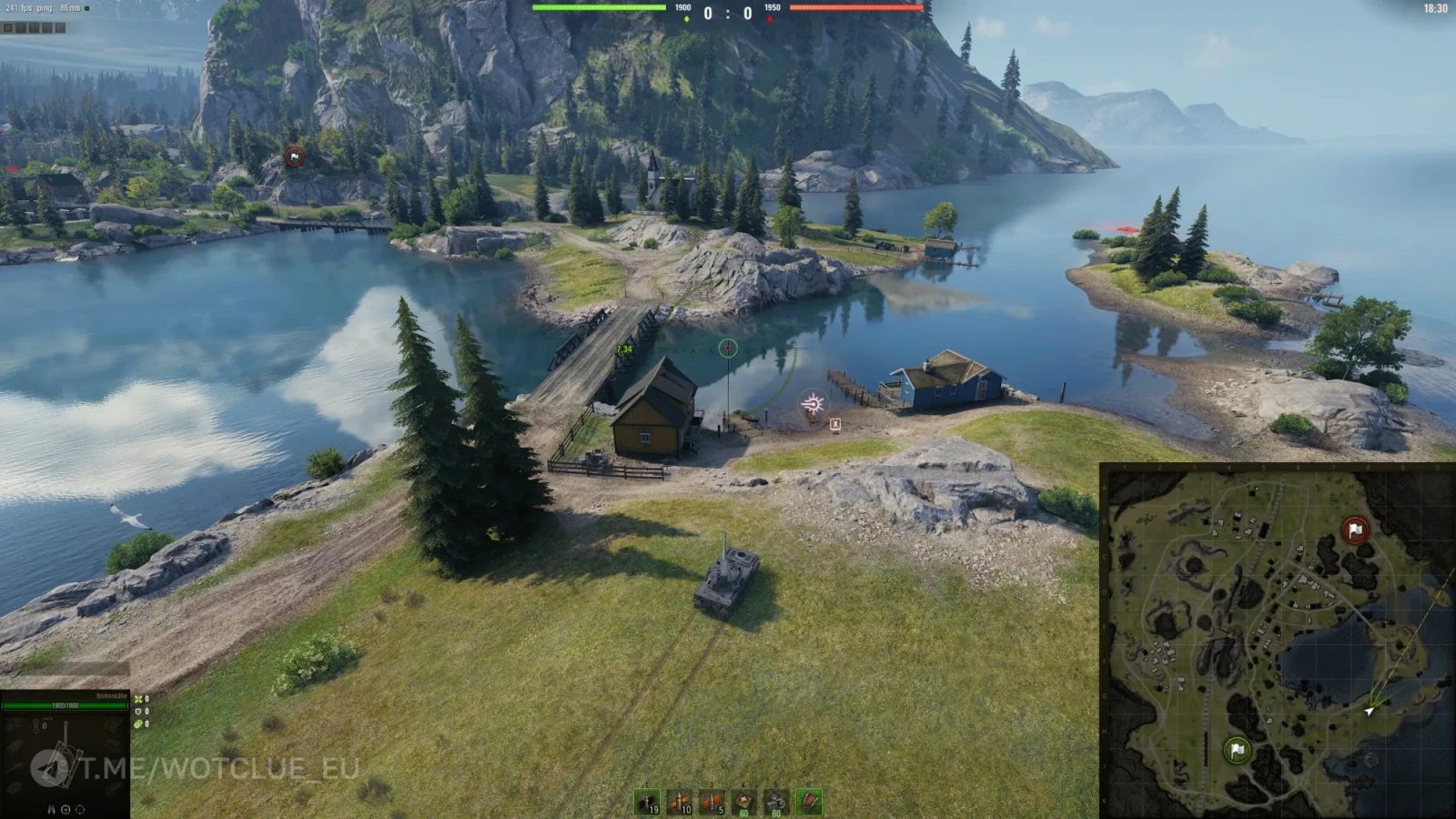Trigger the fire extinguisher consumable slot
This screenshot has height=819, width=1456.
809,802
